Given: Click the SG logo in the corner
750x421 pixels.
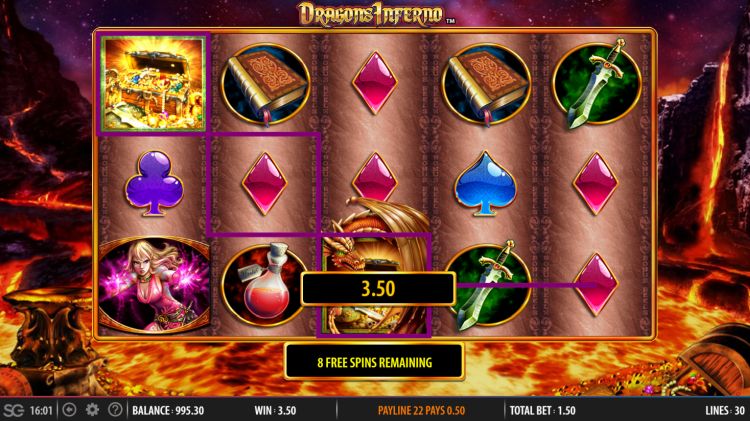Looking at the screenshot, I should [14, 410].
